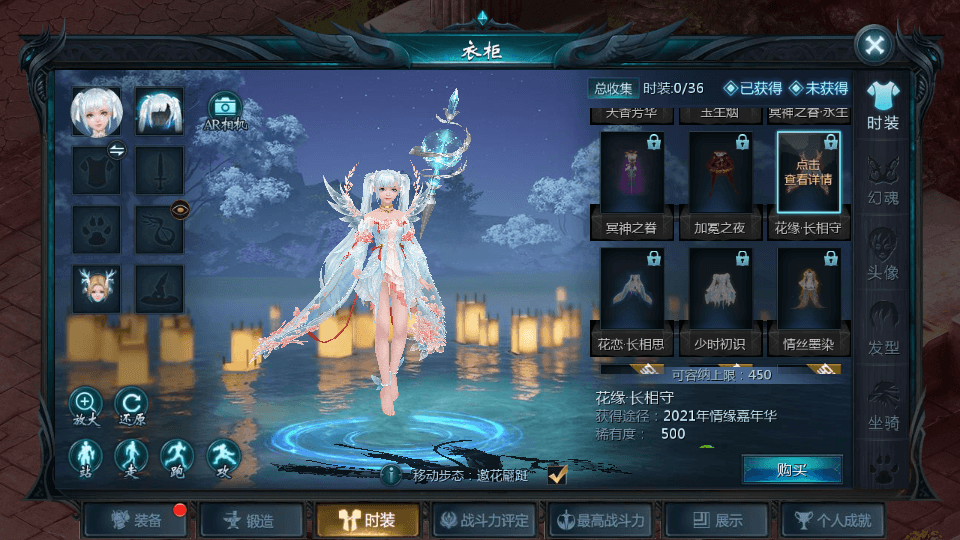
Task: Select the 少时初识 outfit
Action: click(x=720, y=294)
